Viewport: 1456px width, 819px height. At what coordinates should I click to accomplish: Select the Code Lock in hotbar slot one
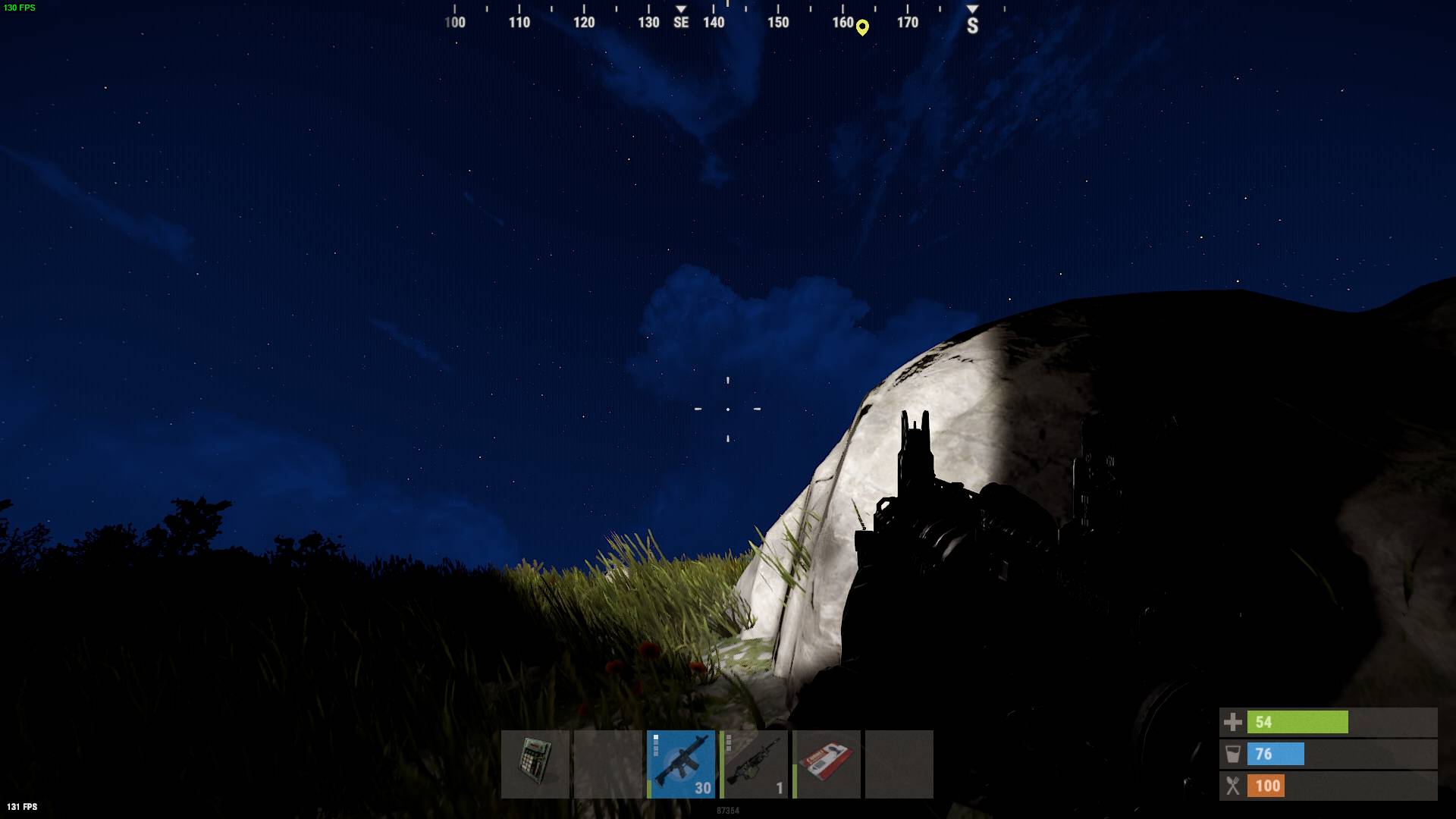tap(536, 764)
